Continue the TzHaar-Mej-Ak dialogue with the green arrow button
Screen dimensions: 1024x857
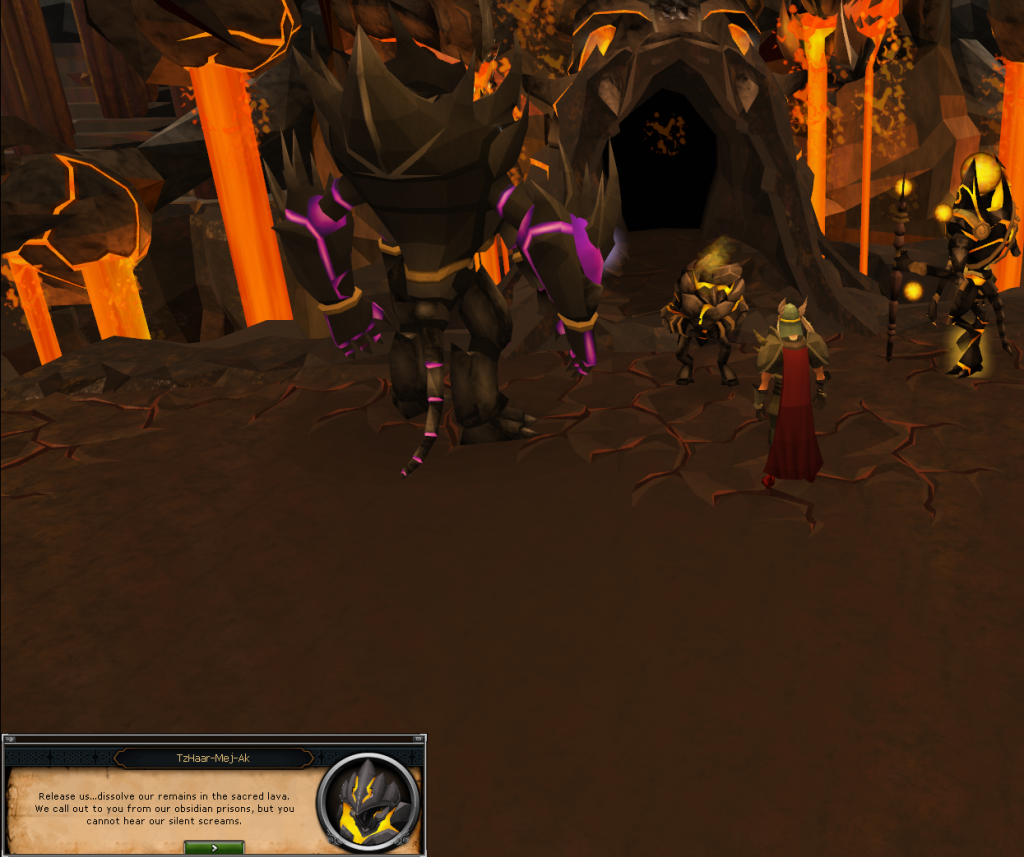pos(214,847)
